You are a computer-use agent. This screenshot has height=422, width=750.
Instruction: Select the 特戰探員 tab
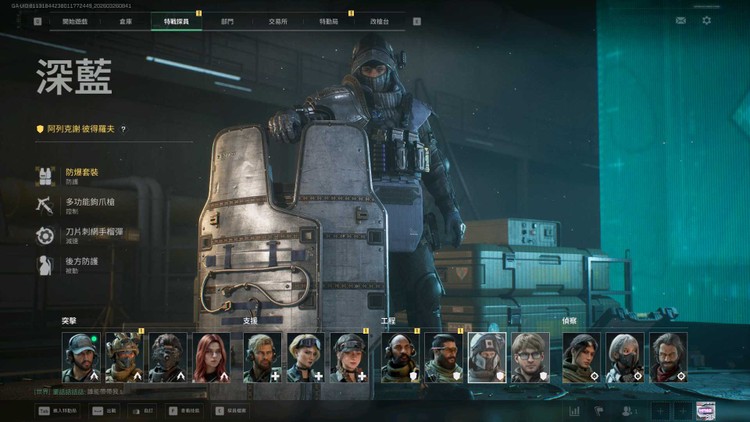point(176,21)
